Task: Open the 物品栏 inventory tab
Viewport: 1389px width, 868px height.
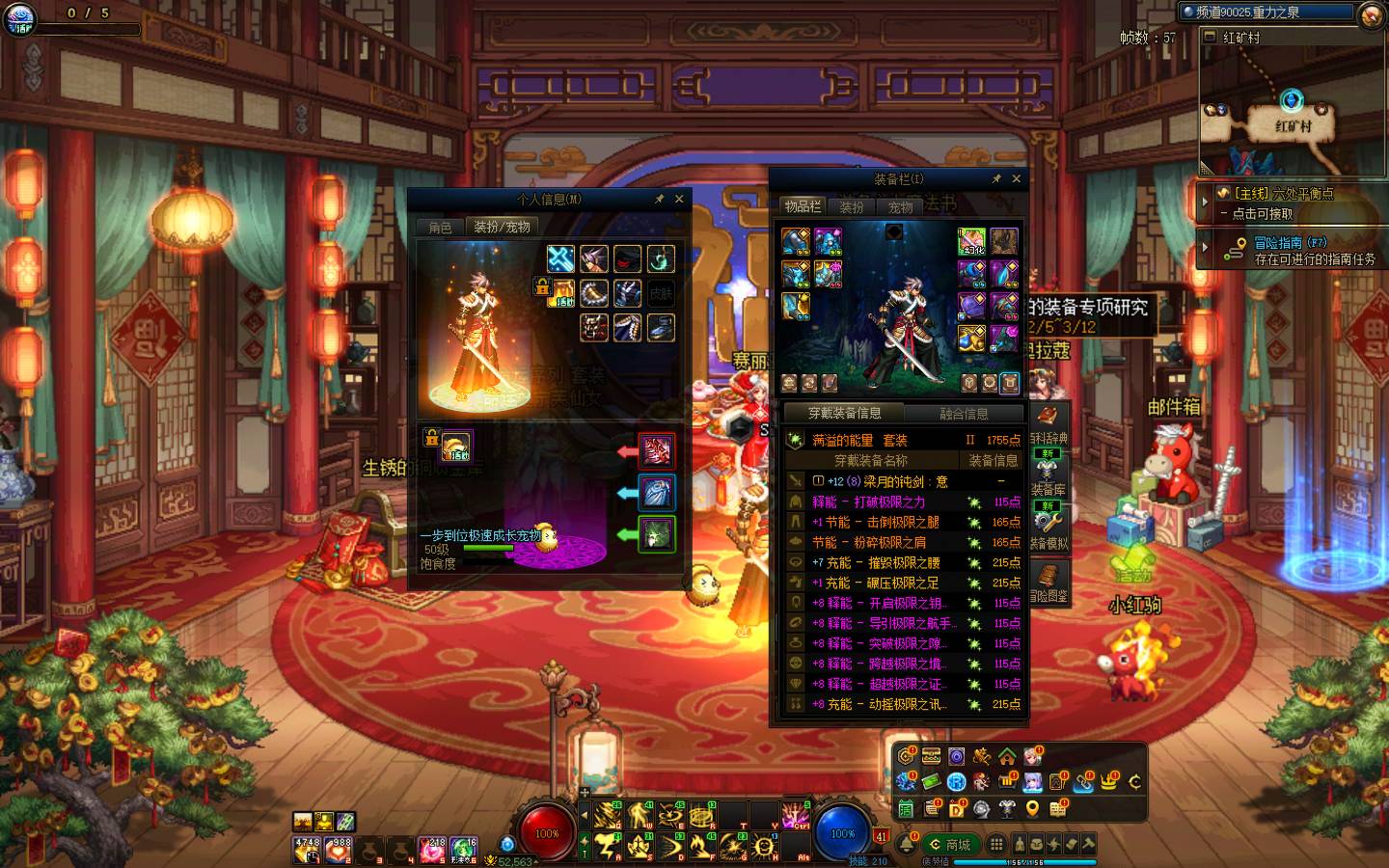Action: 802,206
